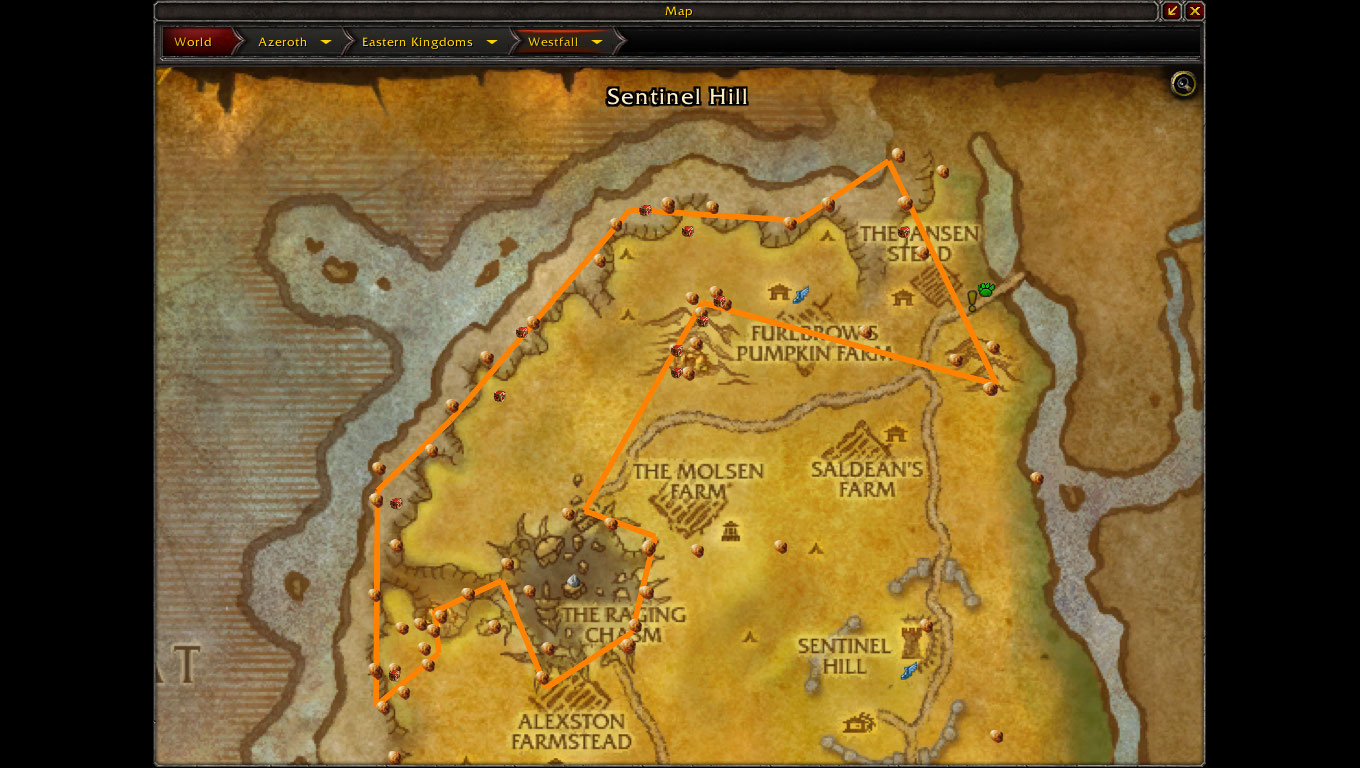Click the yellow exclamation quest marker
Viewport: 1360px width, 768px height.
[x=971, y=299]
